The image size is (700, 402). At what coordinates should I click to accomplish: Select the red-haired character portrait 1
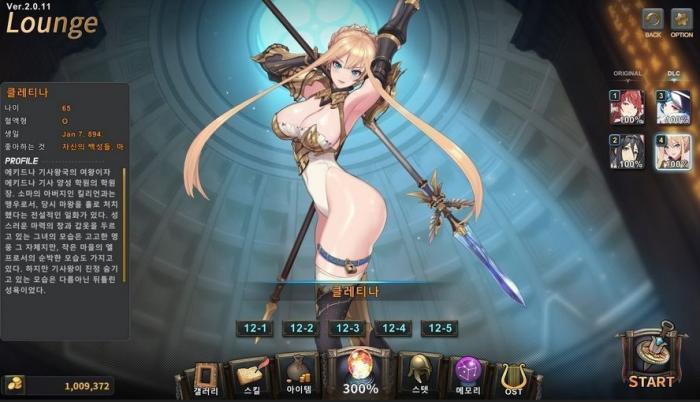pyautogui.click(x=626, y=106)
